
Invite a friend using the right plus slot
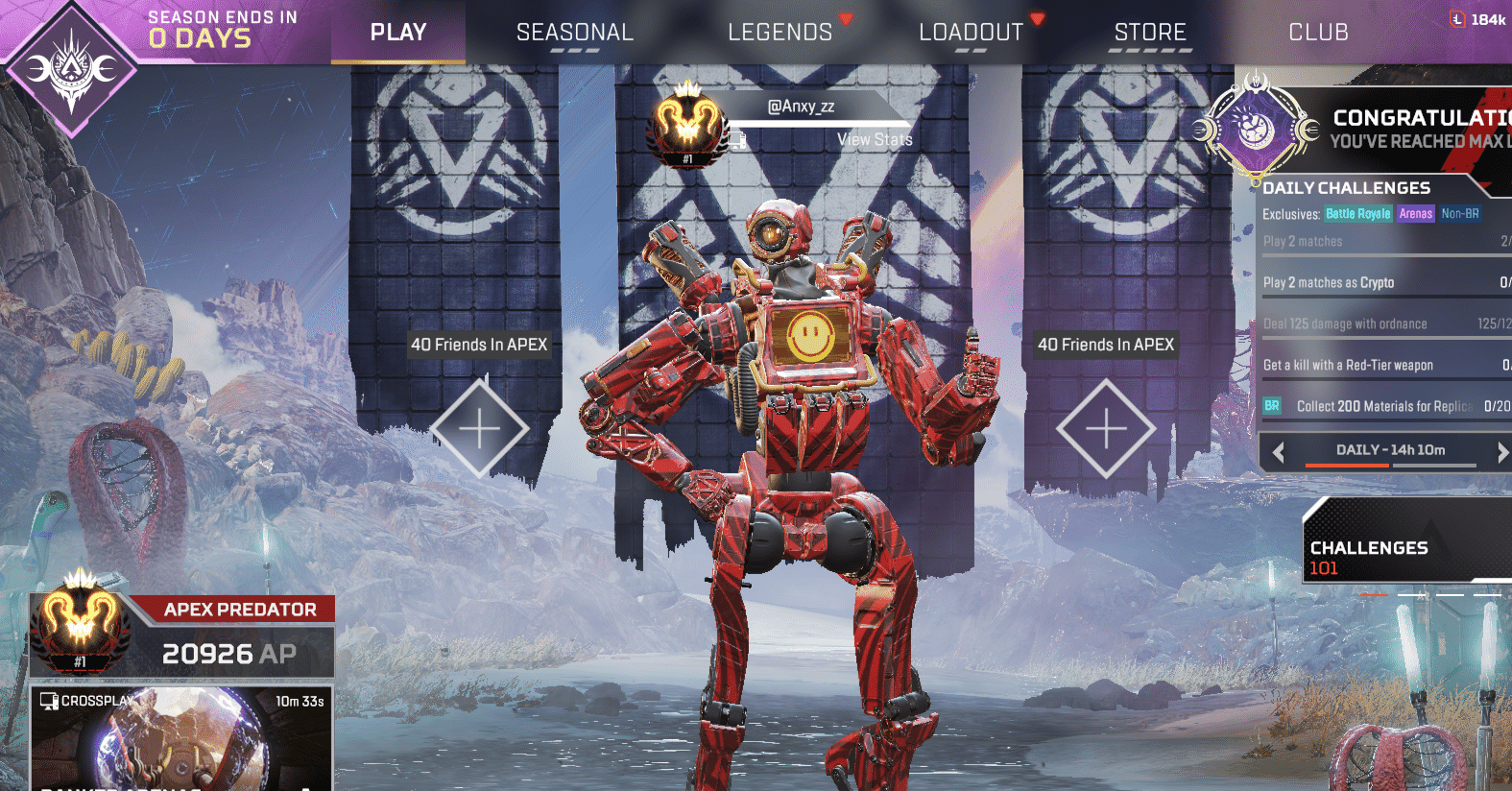1106,428
